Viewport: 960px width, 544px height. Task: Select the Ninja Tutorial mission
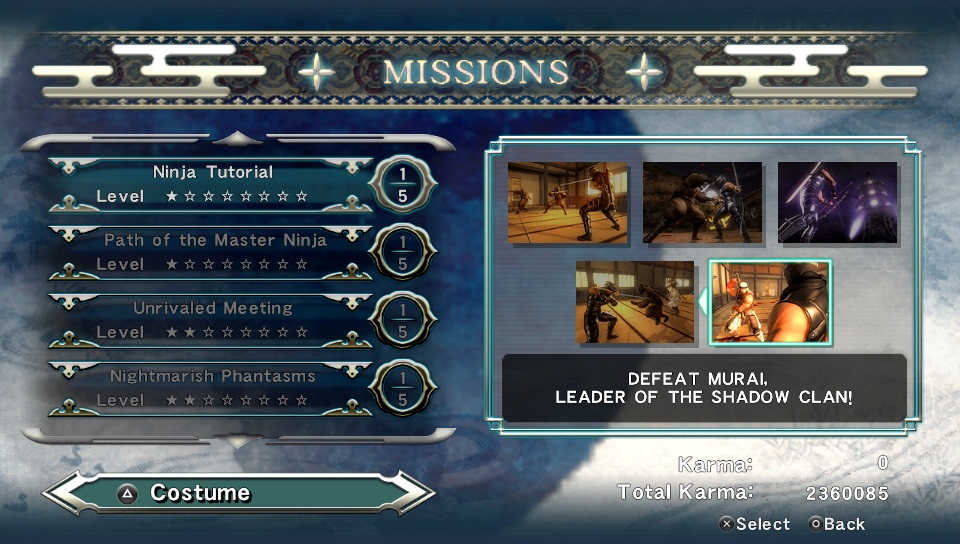pyautogui.click(x=212, y=184)
